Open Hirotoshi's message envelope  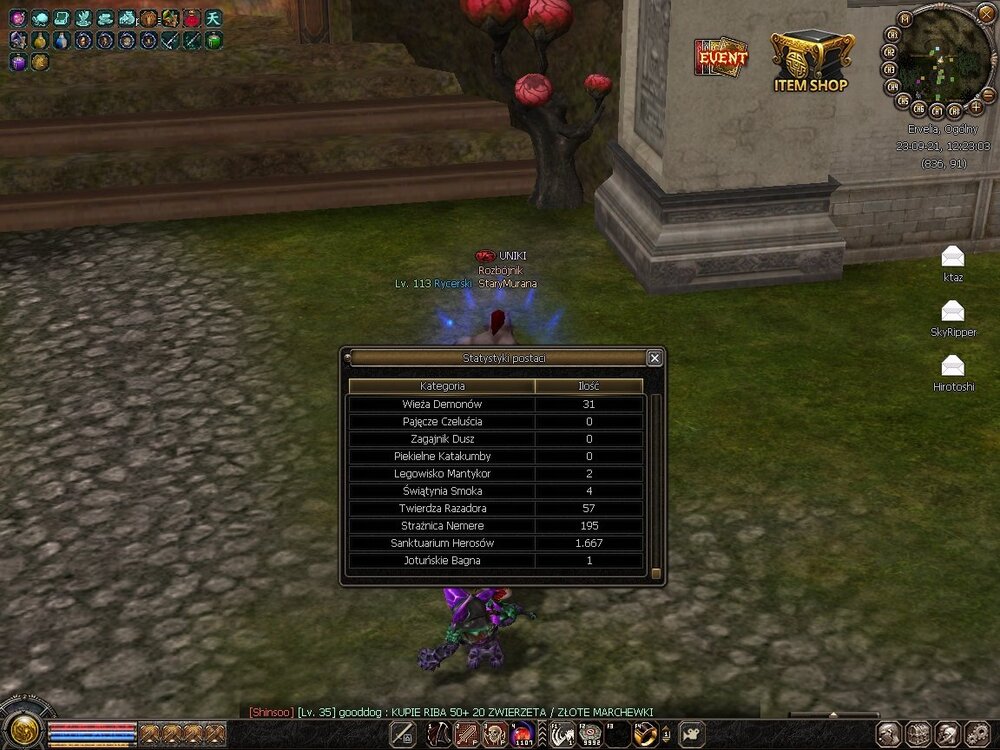(952, 365)
